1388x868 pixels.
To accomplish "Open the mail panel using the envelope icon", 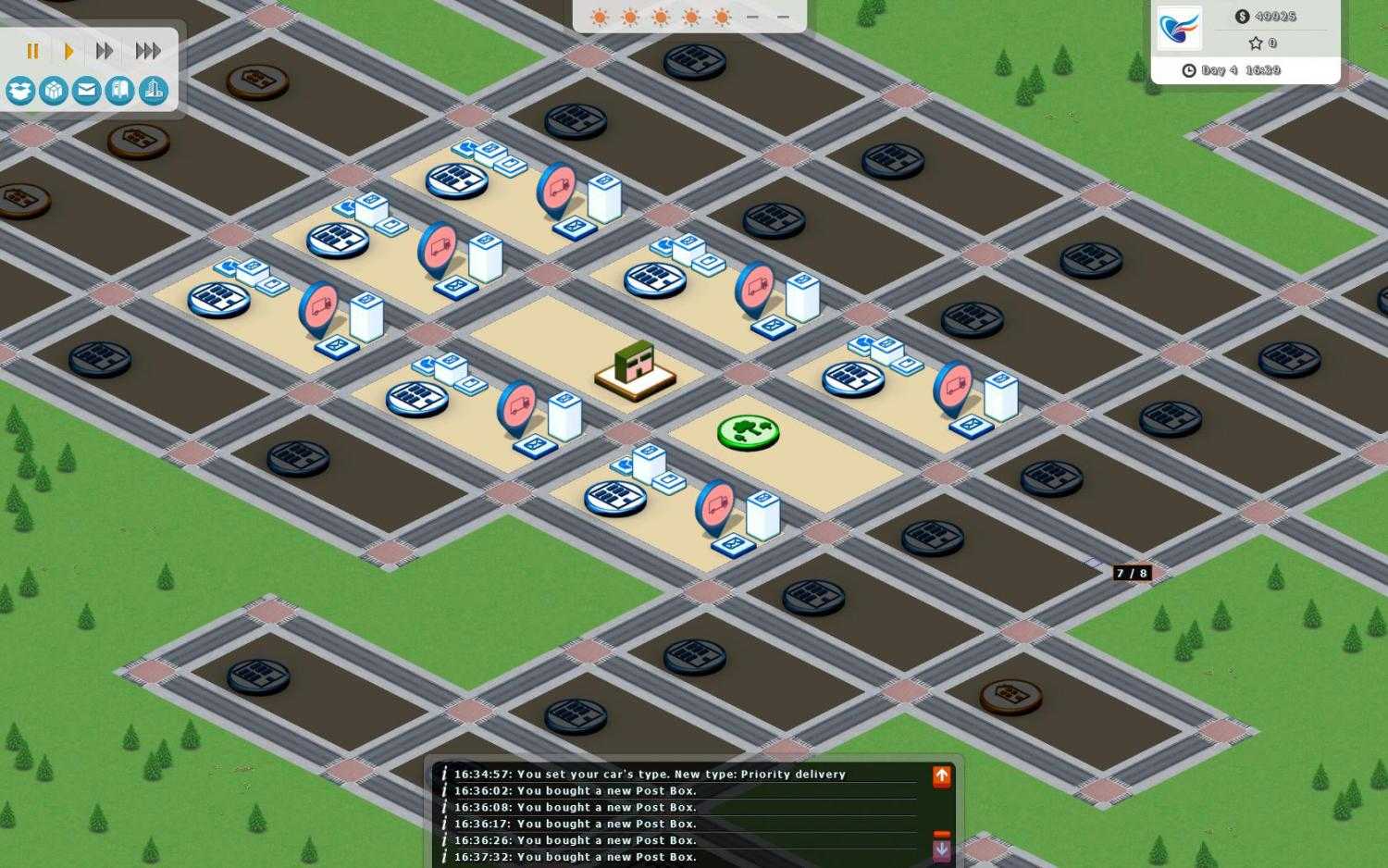I will 86,91.
